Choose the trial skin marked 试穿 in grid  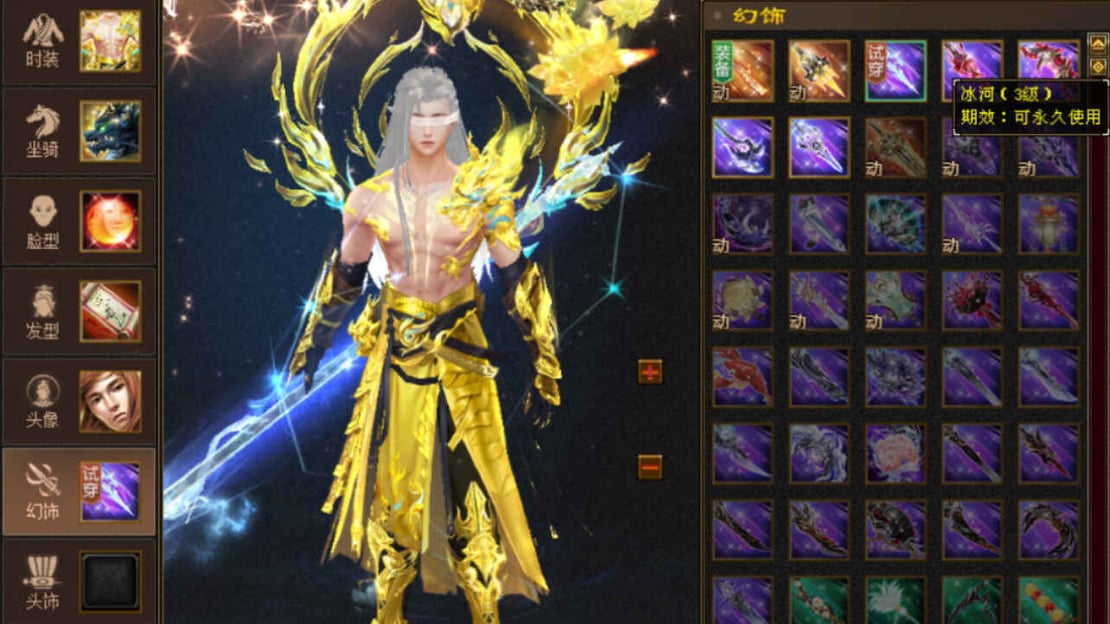click(x=895, y=70)
